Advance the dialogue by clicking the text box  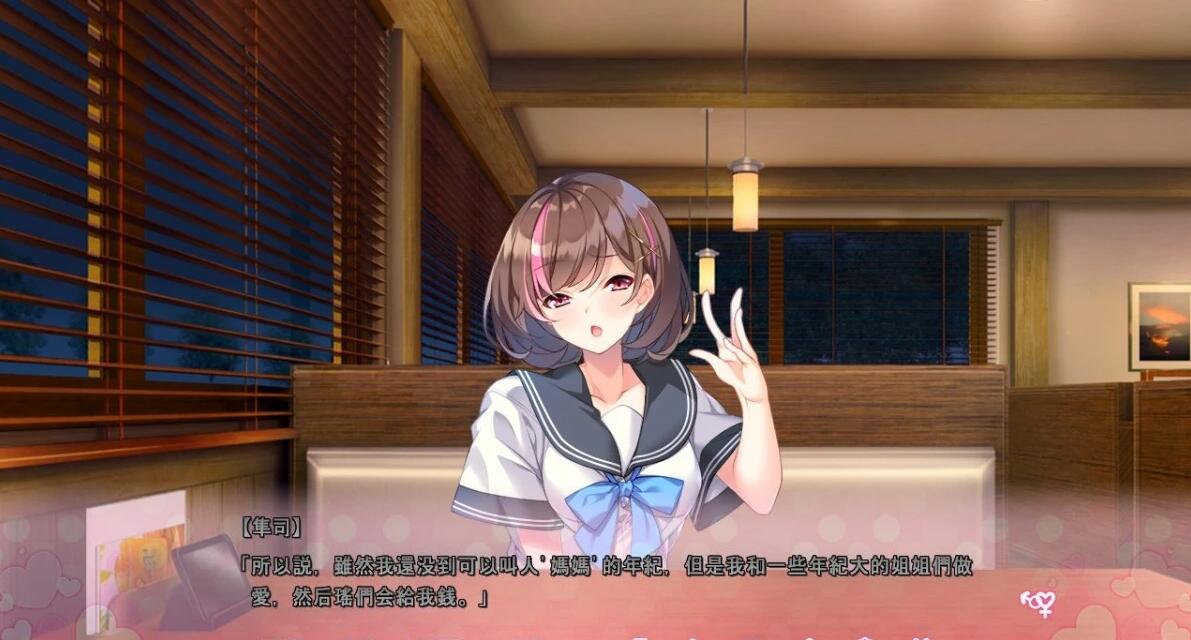[x=600, y=580]
